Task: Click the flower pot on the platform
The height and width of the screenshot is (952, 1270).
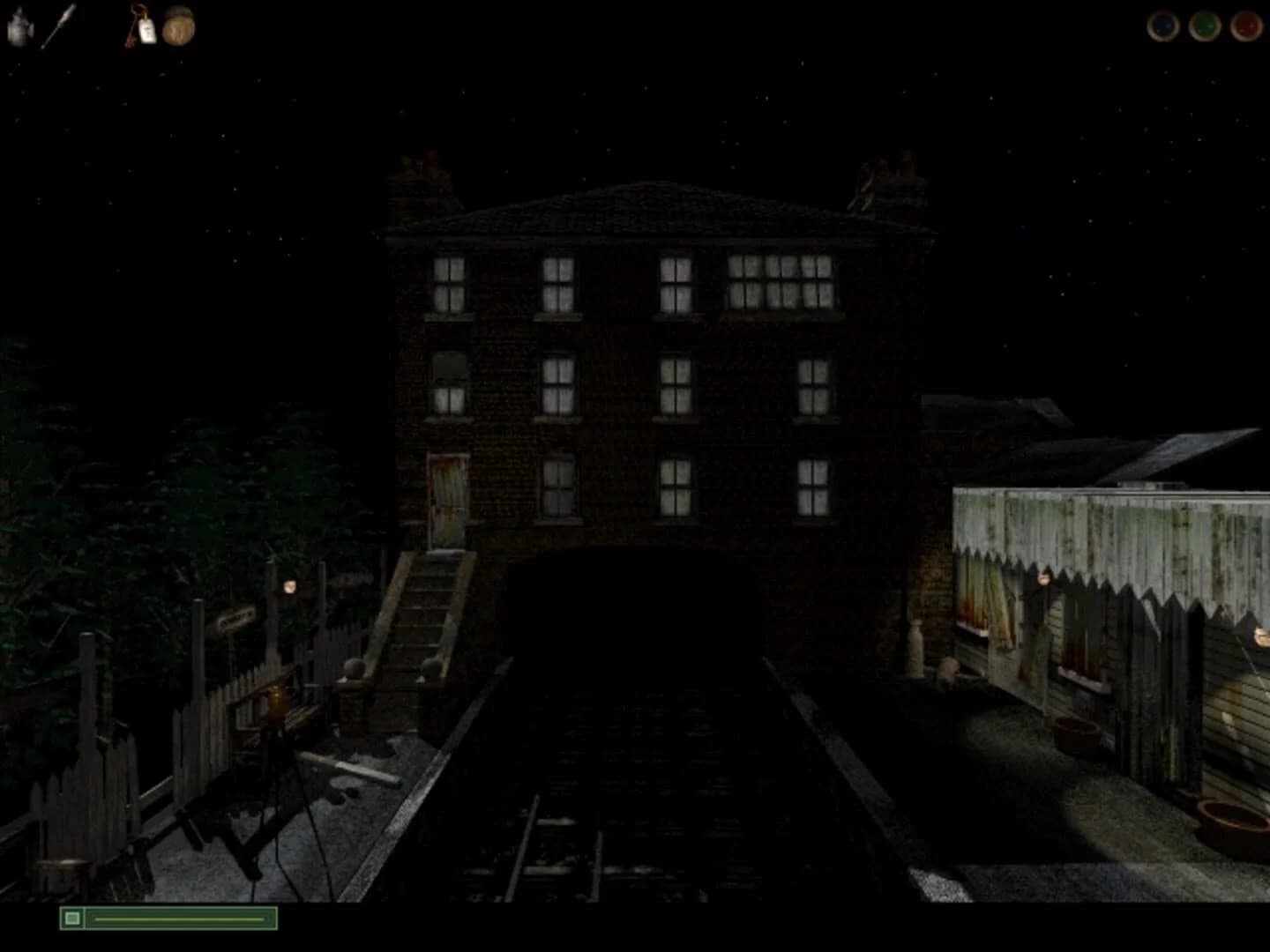Action: (1076, 730)
